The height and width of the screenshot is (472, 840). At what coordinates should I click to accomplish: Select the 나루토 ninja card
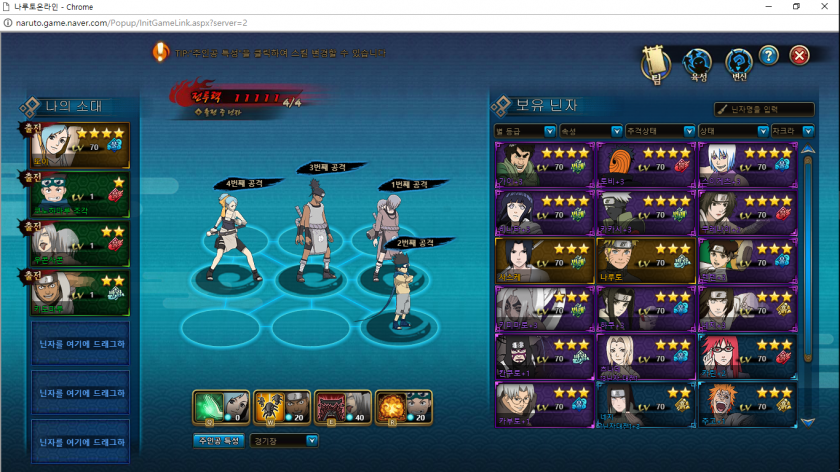tap(644, 258)
